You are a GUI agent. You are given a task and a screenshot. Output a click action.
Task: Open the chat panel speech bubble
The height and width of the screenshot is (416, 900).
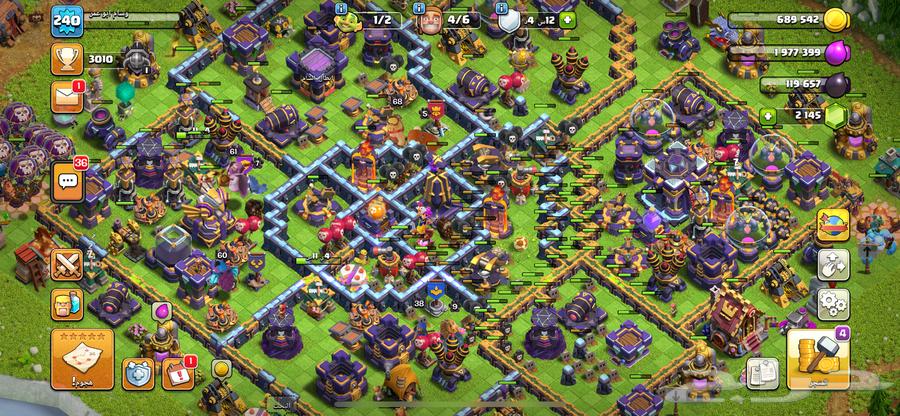pyautogui.click(x=67, y=181)
